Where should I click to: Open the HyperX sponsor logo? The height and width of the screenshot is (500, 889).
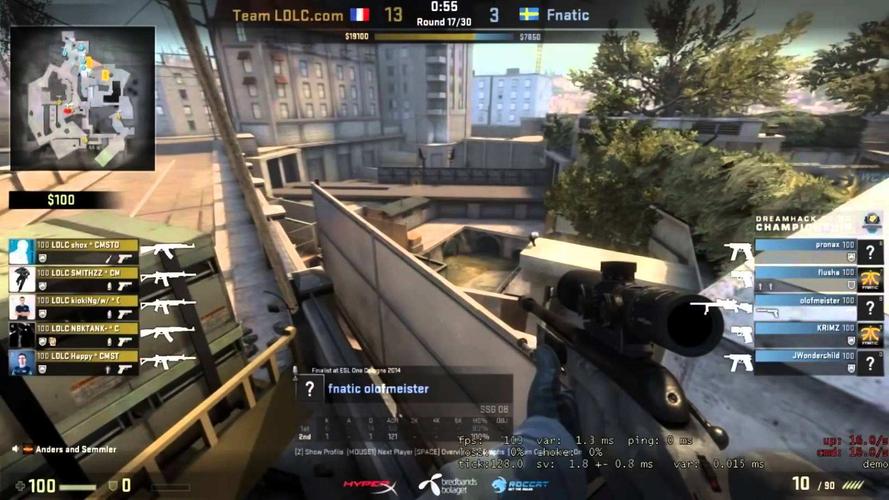pyautogui.click(x=370, y=485)
